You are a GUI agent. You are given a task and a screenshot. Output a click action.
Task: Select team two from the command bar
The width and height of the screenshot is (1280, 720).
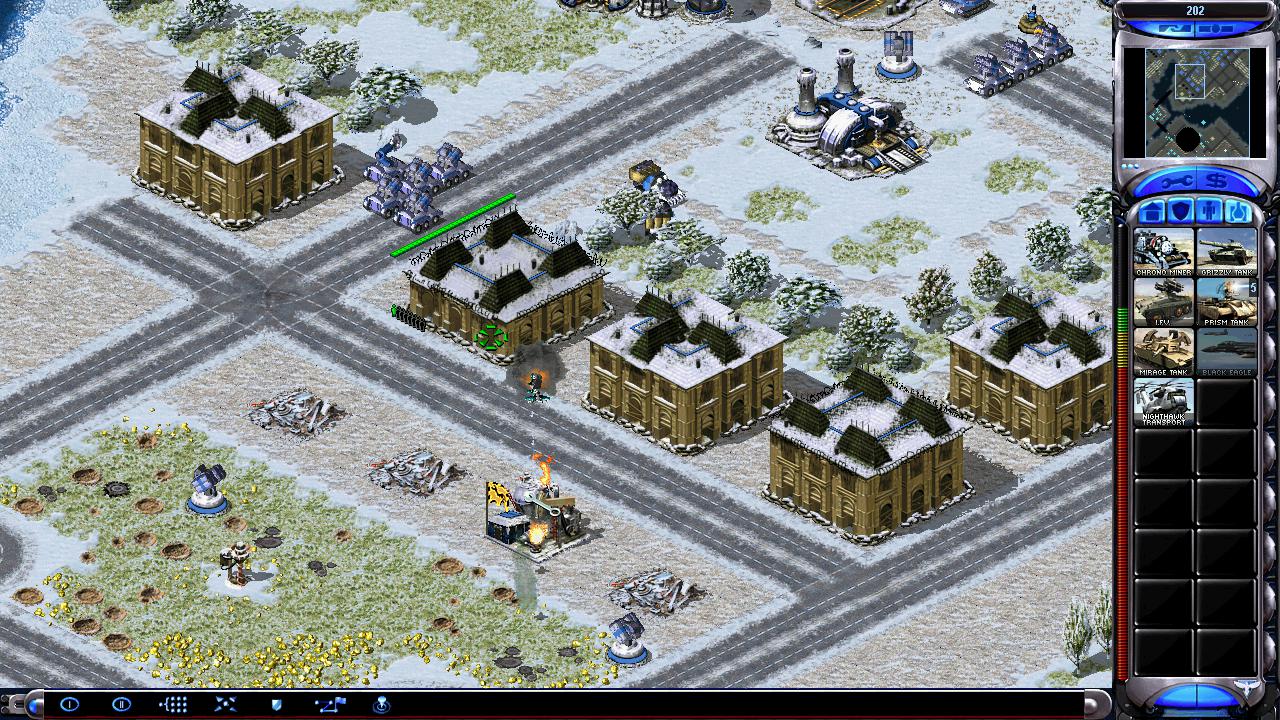point(121,704)
